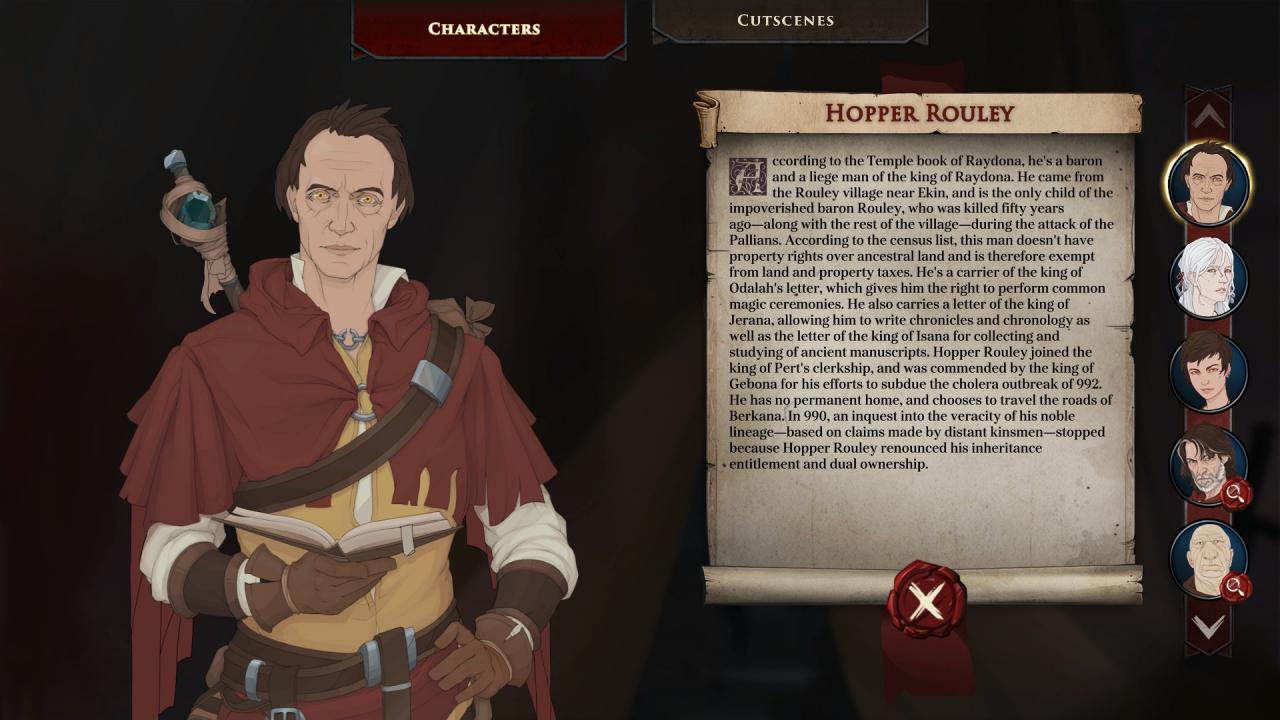Select the brown-haired woman portrait
1280x720 pixels.
(x=1208, y=372)
